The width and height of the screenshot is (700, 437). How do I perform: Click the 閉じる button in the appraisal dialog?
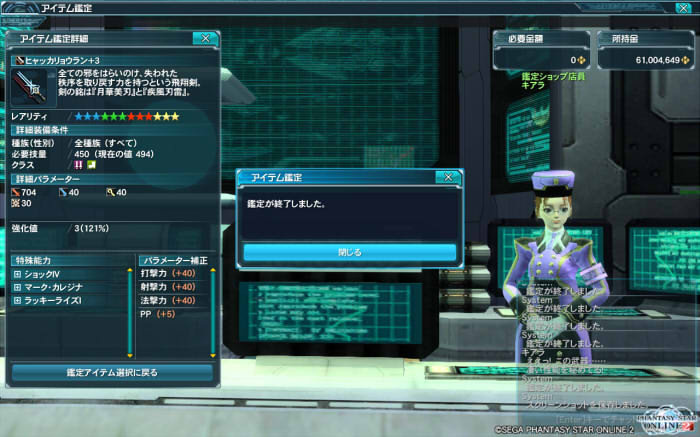[350, 252]
